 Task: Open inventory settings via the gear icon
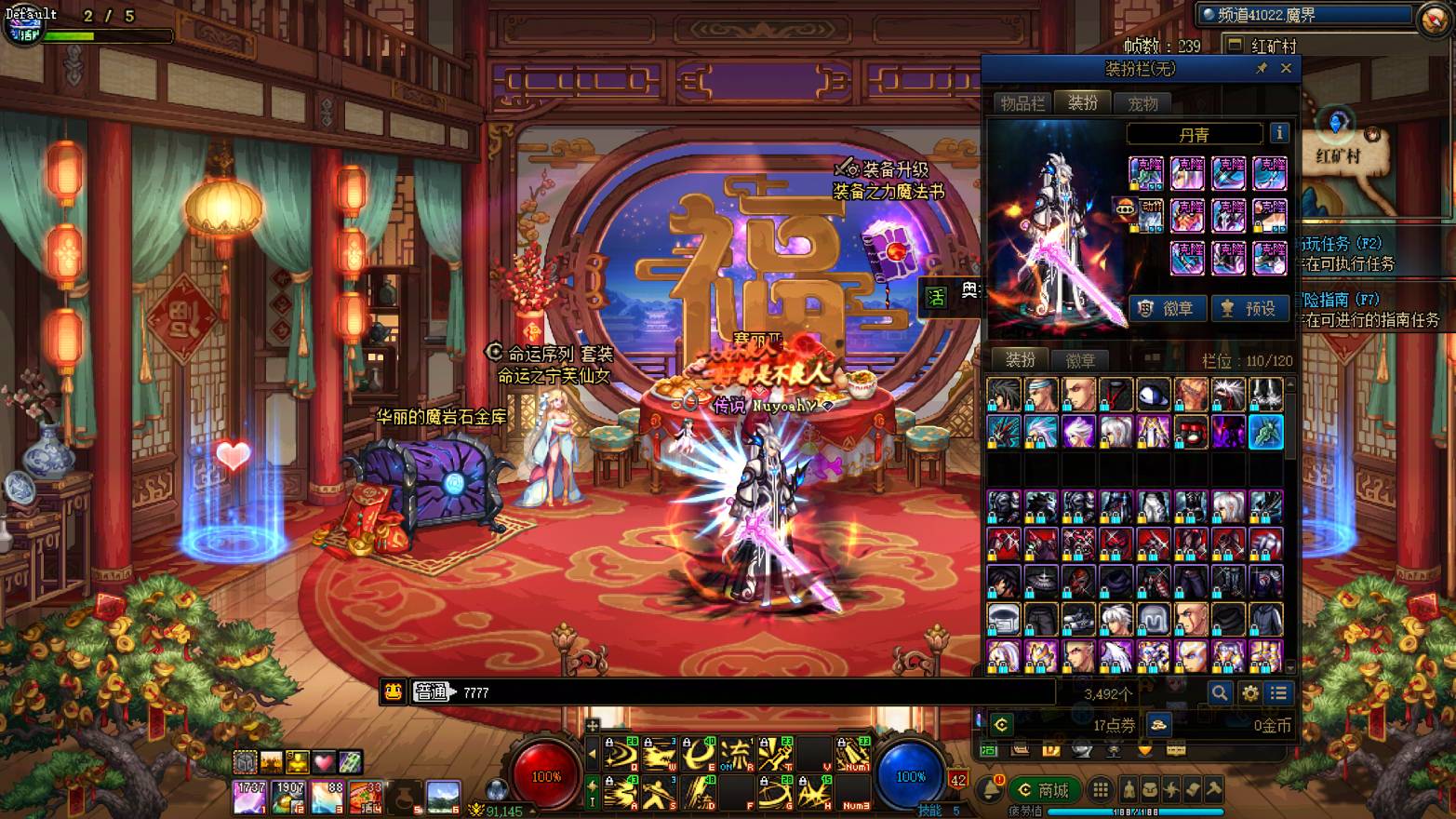(x=1249, y=692)
